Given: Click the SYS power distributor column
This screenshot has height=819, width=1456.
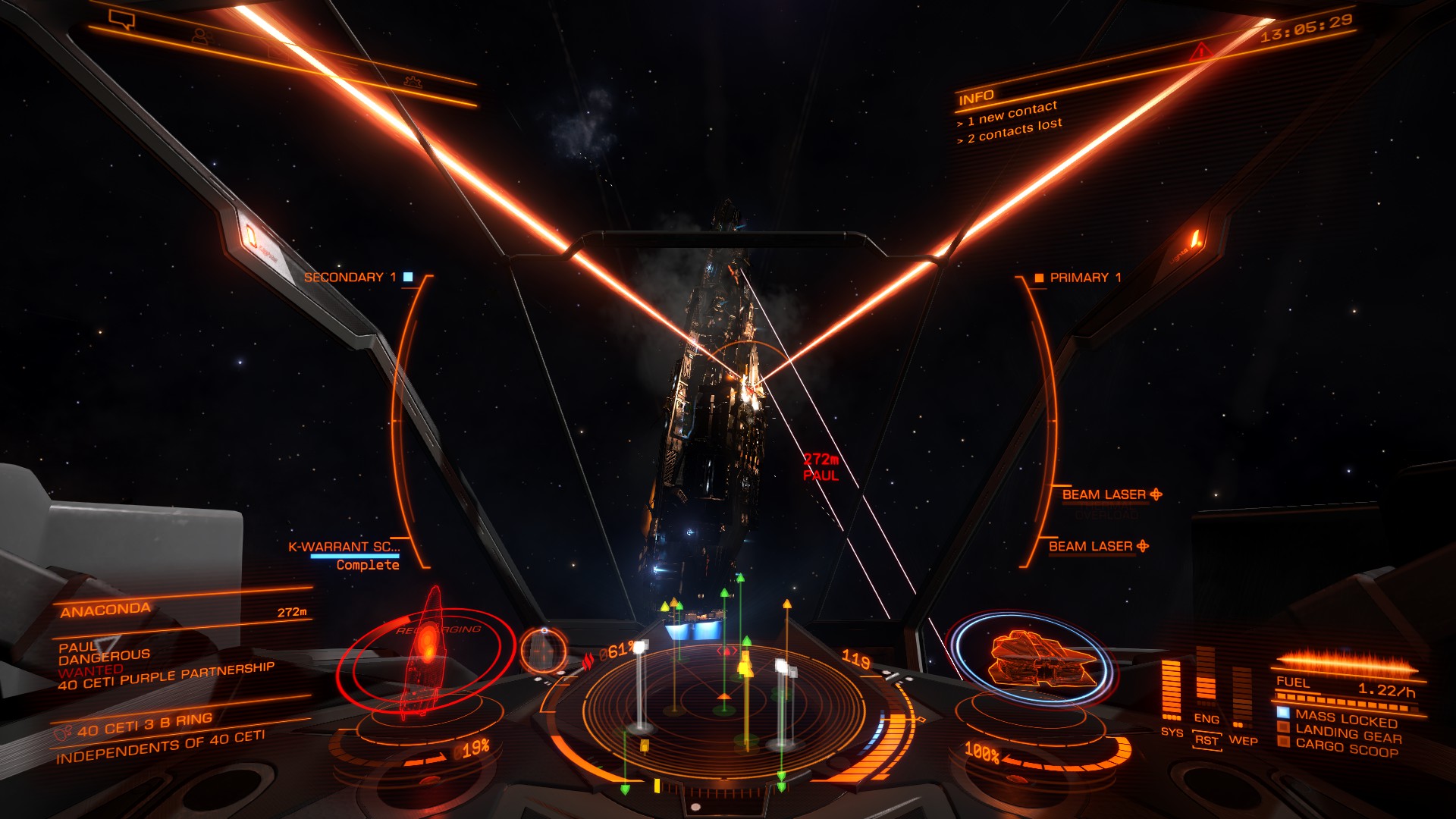Looking at the screenshot, I should click(x=1172, y=690).
